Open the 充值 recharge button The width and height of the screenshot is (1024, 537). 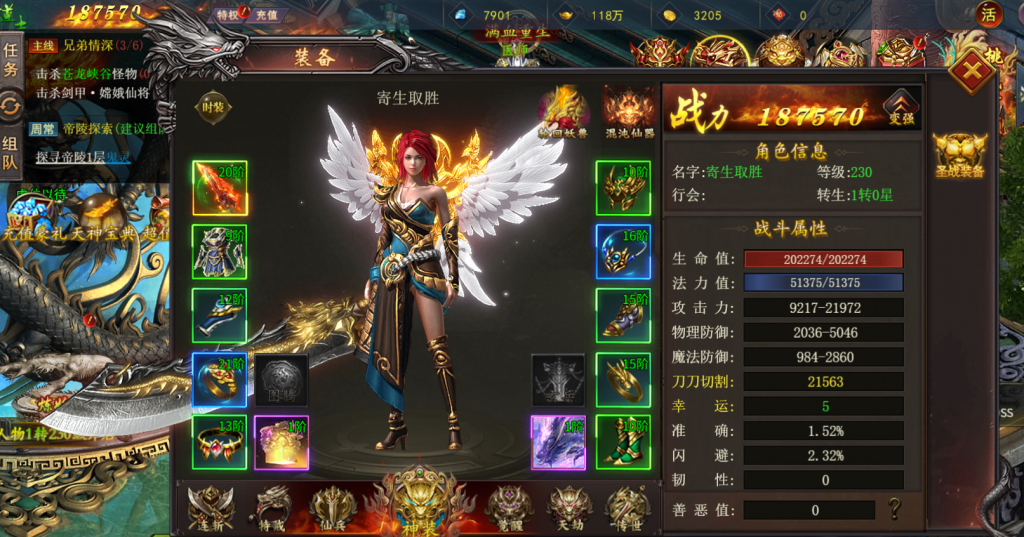266,15
